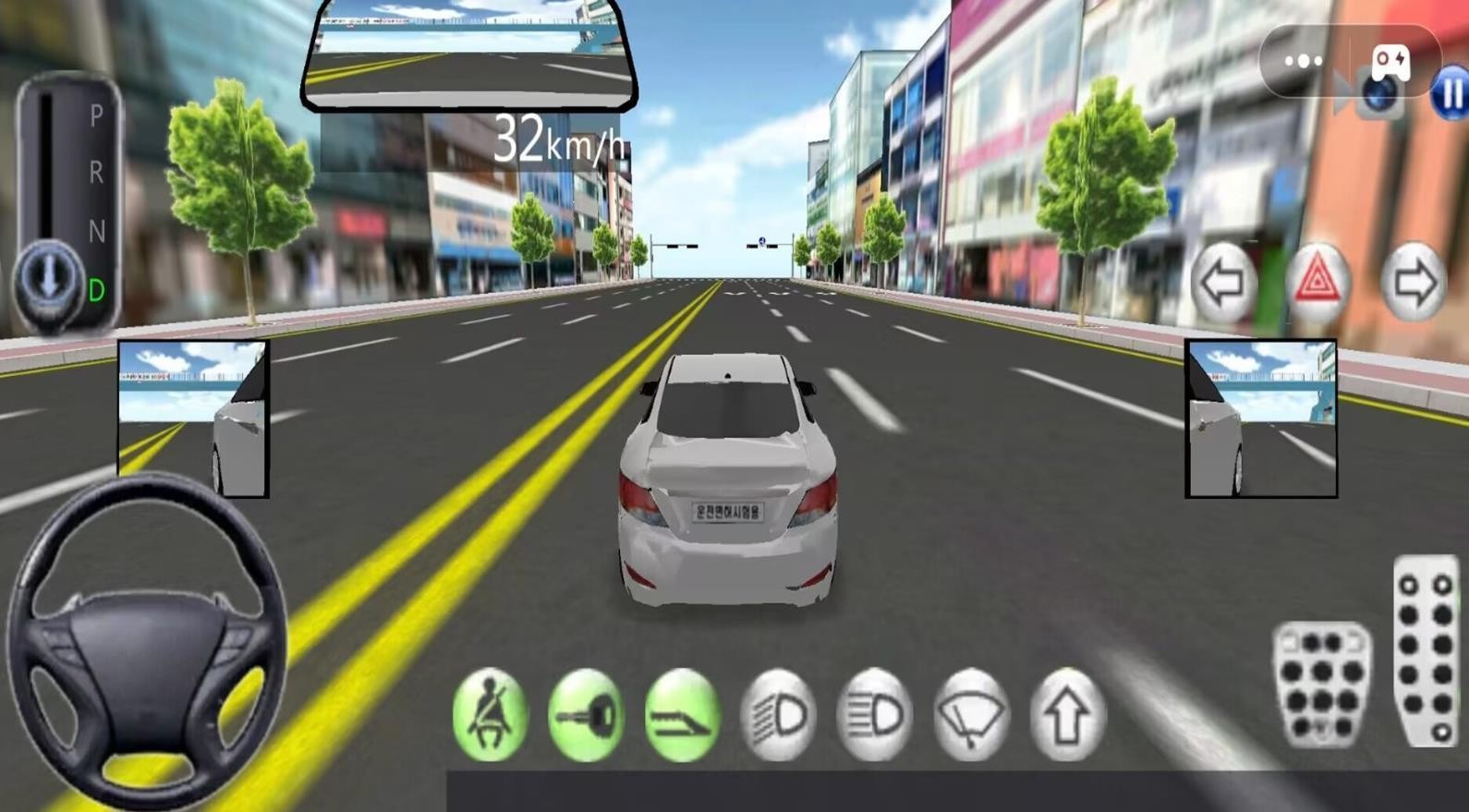The width and height of the screenshot is (1469, 812).
Task: Activate the windshield wiper button
Action: 970,715
